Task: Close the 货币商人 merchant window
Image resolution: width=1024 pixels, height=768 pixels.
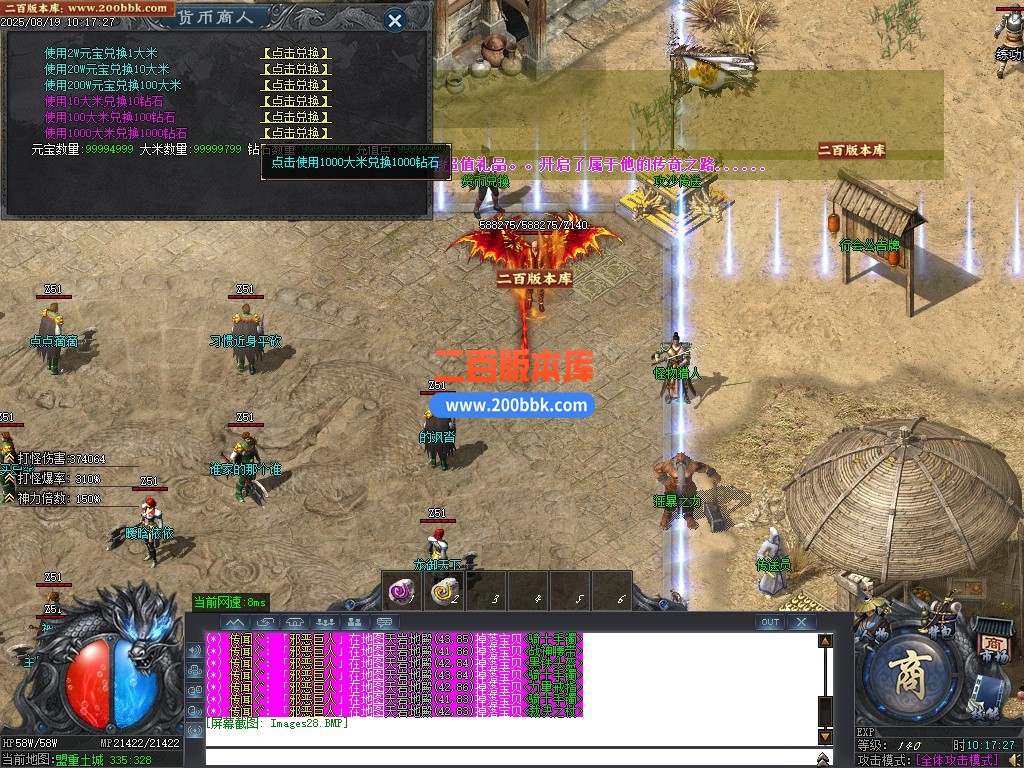Action: [x=395, y=20]
